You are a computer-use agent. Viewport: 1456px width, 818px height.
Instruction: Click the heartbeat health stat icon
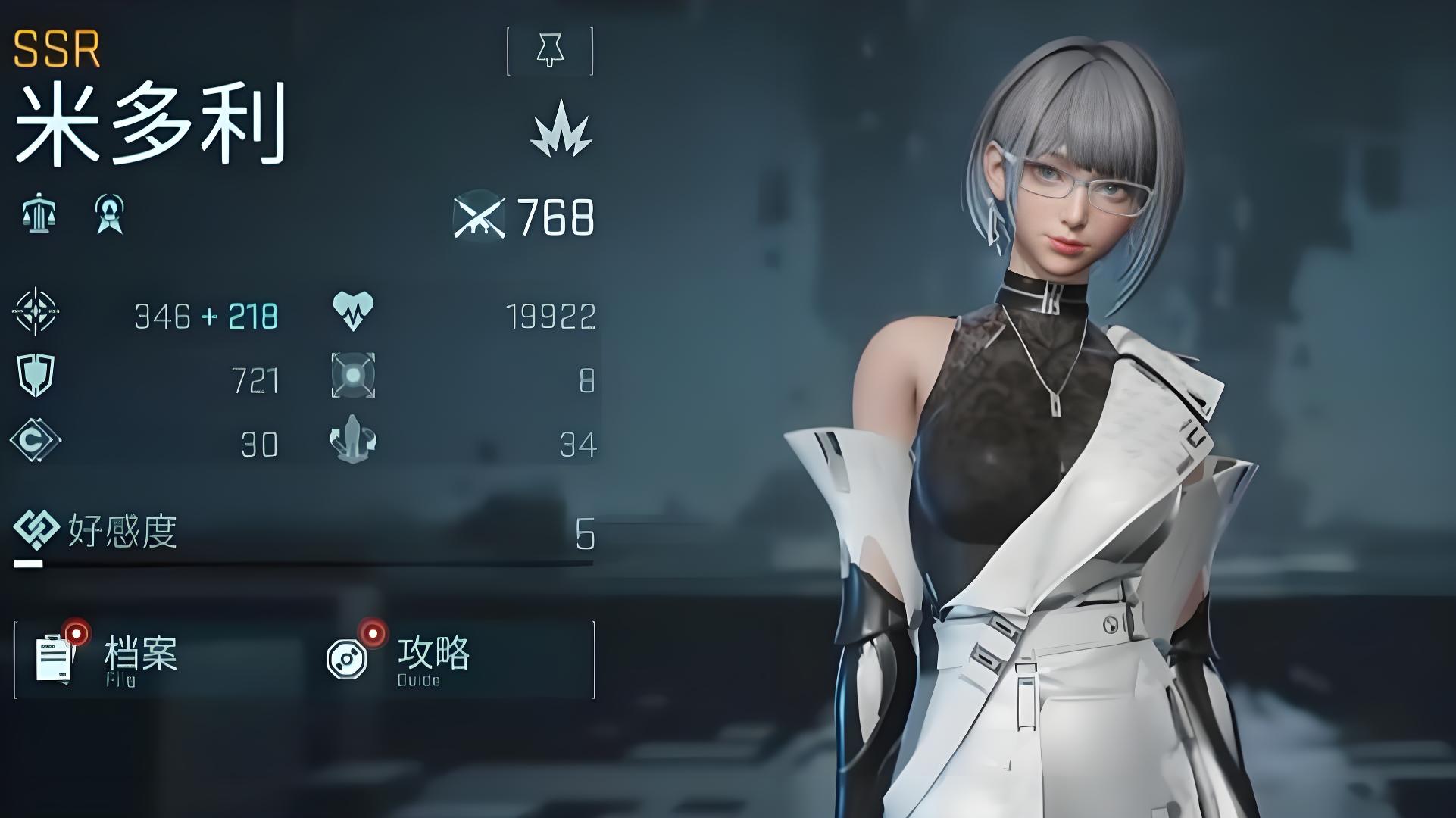tap(353, 311)
